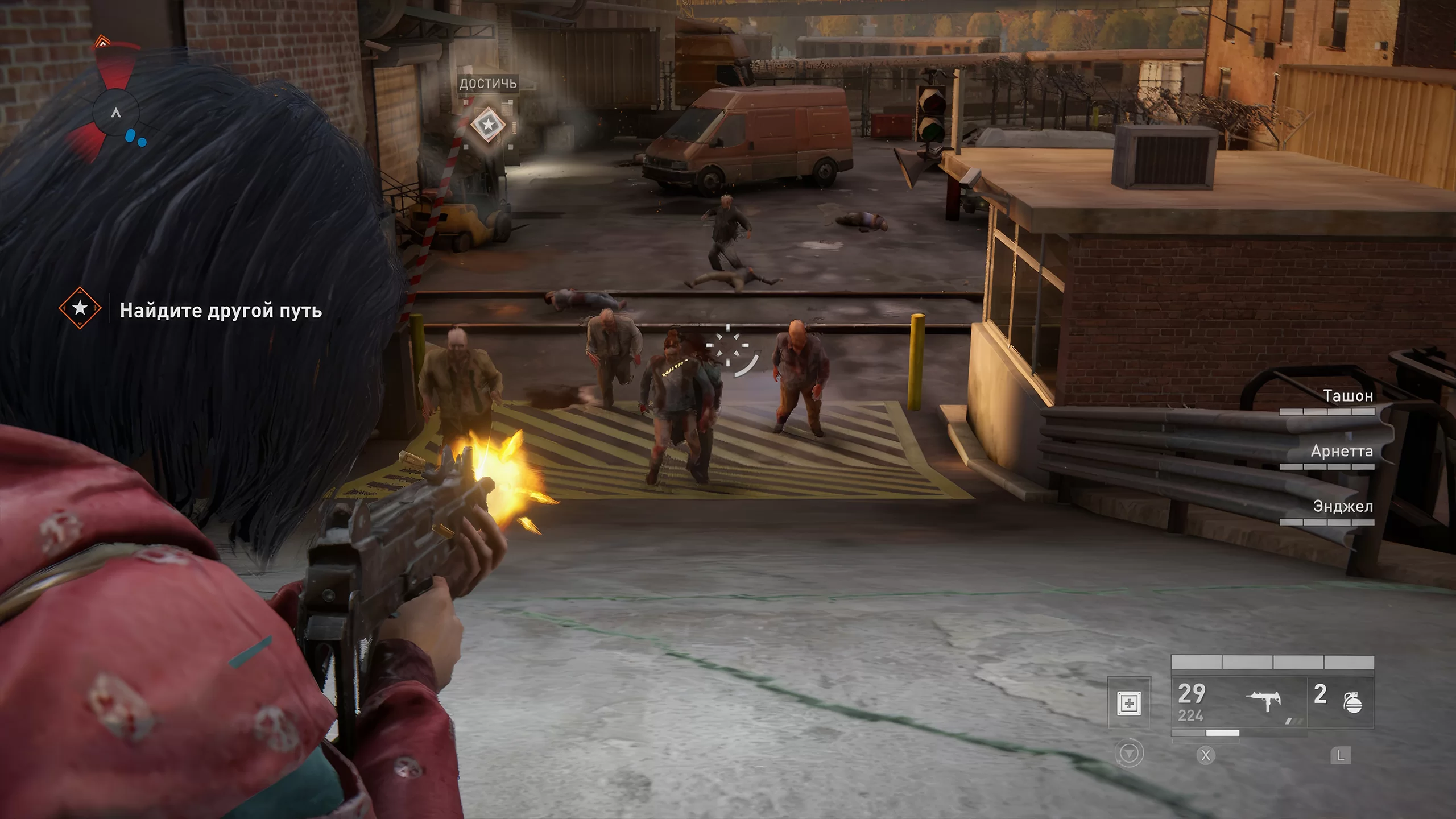Select the "Найдите другой путь" objective tracker
The image size is (1456, 819).
(x=220, y=311)
